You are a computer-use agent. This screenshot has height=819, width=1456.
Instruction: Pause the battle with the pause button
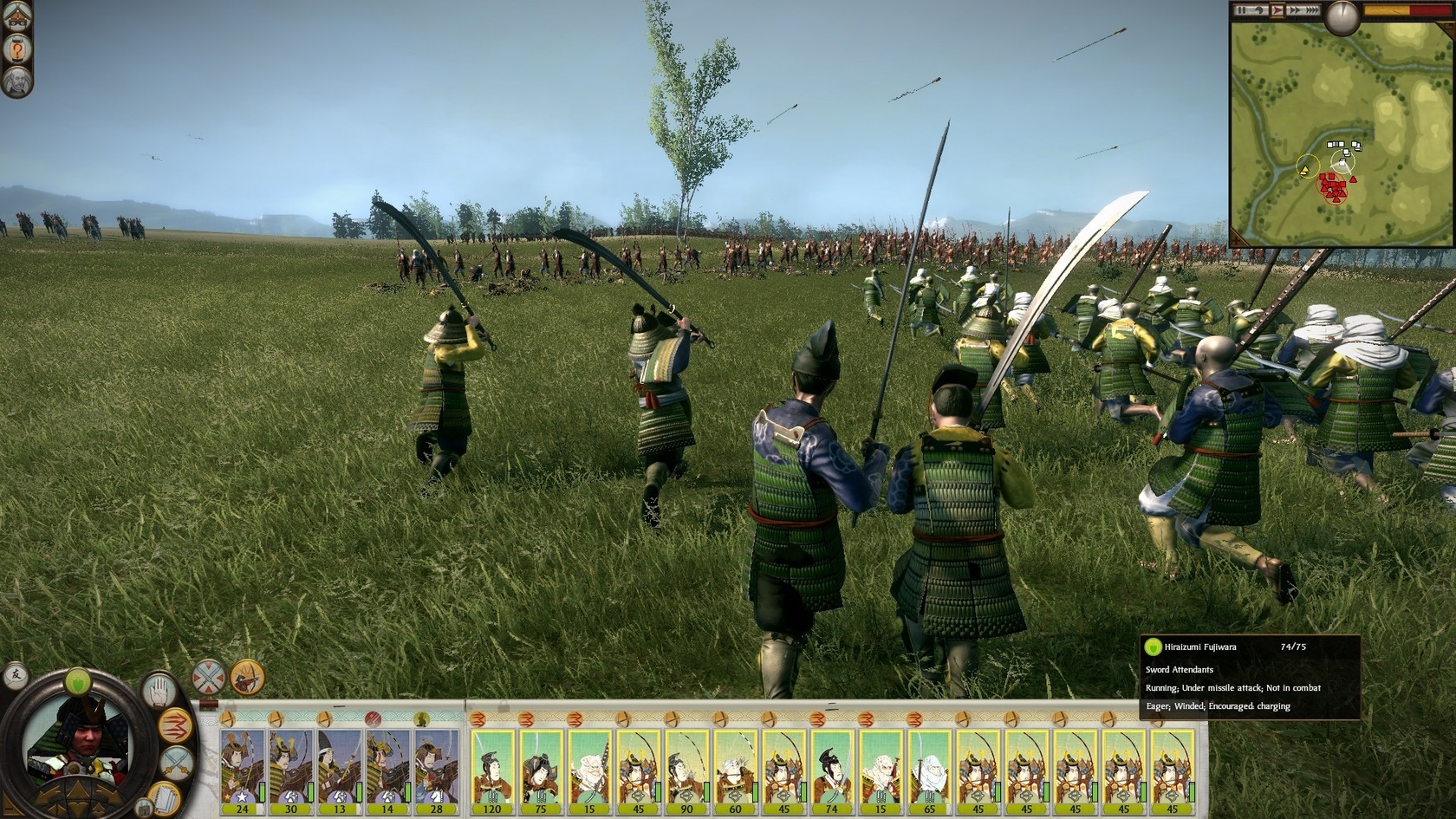point(1242,10)
